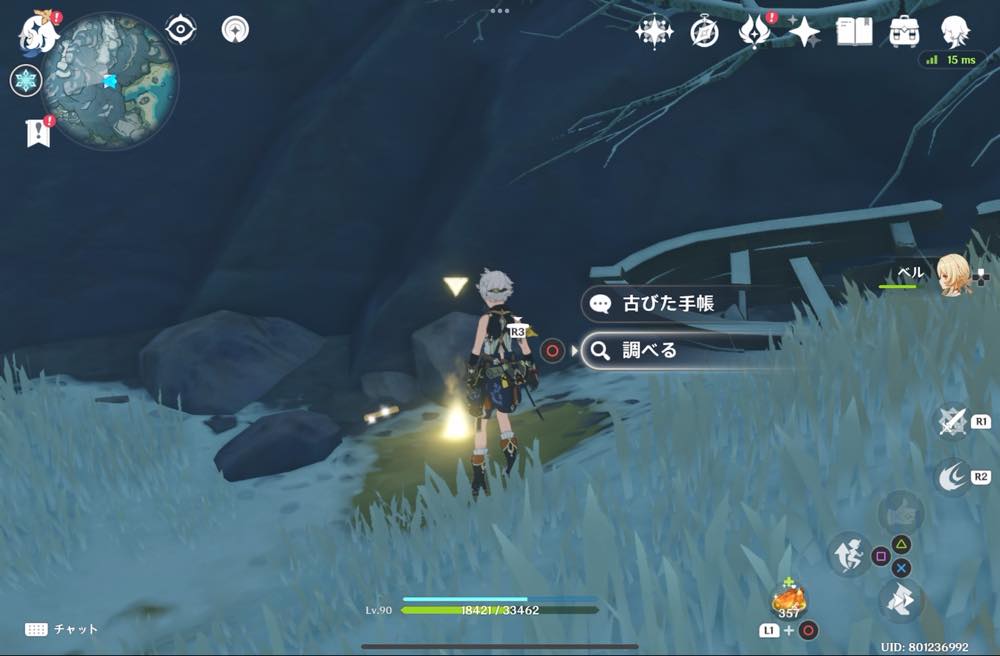
Task: Open the battle pass icon with alert
Action: click(x=753, y=32)
